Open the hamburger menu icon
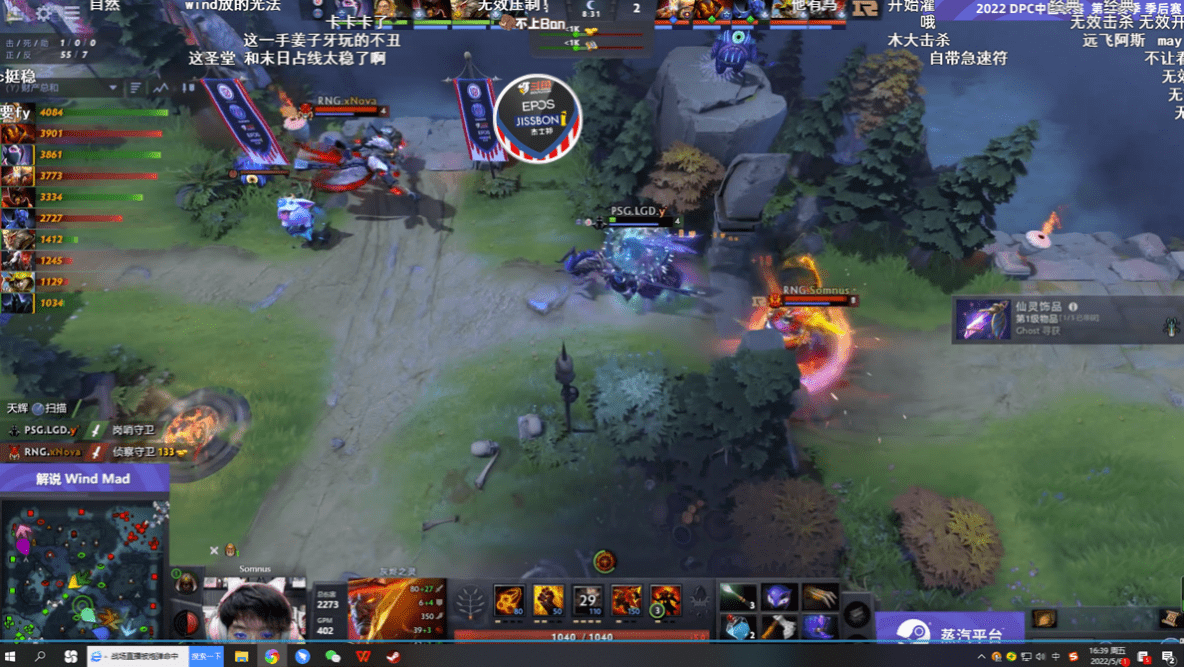 (x=72, y=14)
